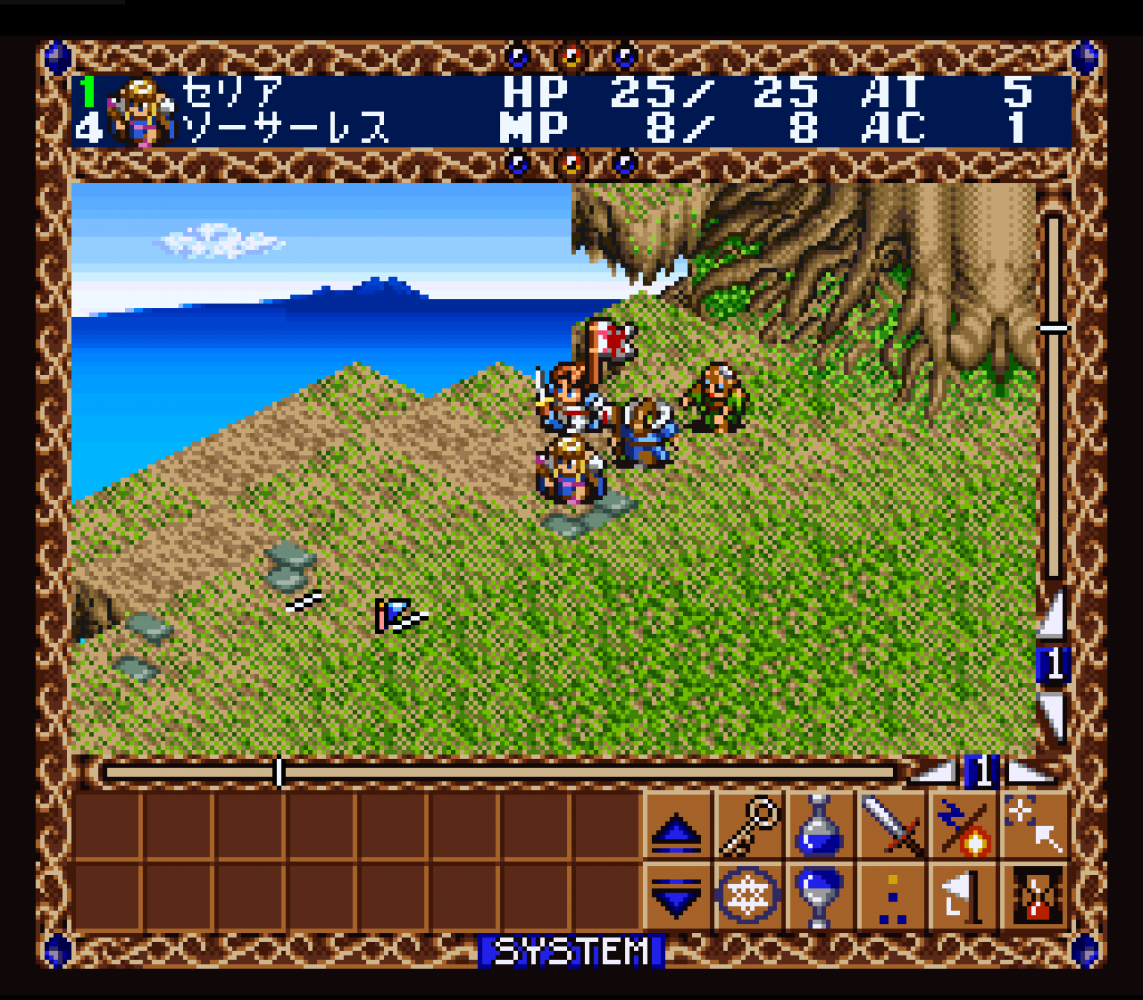This screenshot has width=1143, height=1000.
Task: Click the left arrow beside the horizontal counter
Action: 935,772
